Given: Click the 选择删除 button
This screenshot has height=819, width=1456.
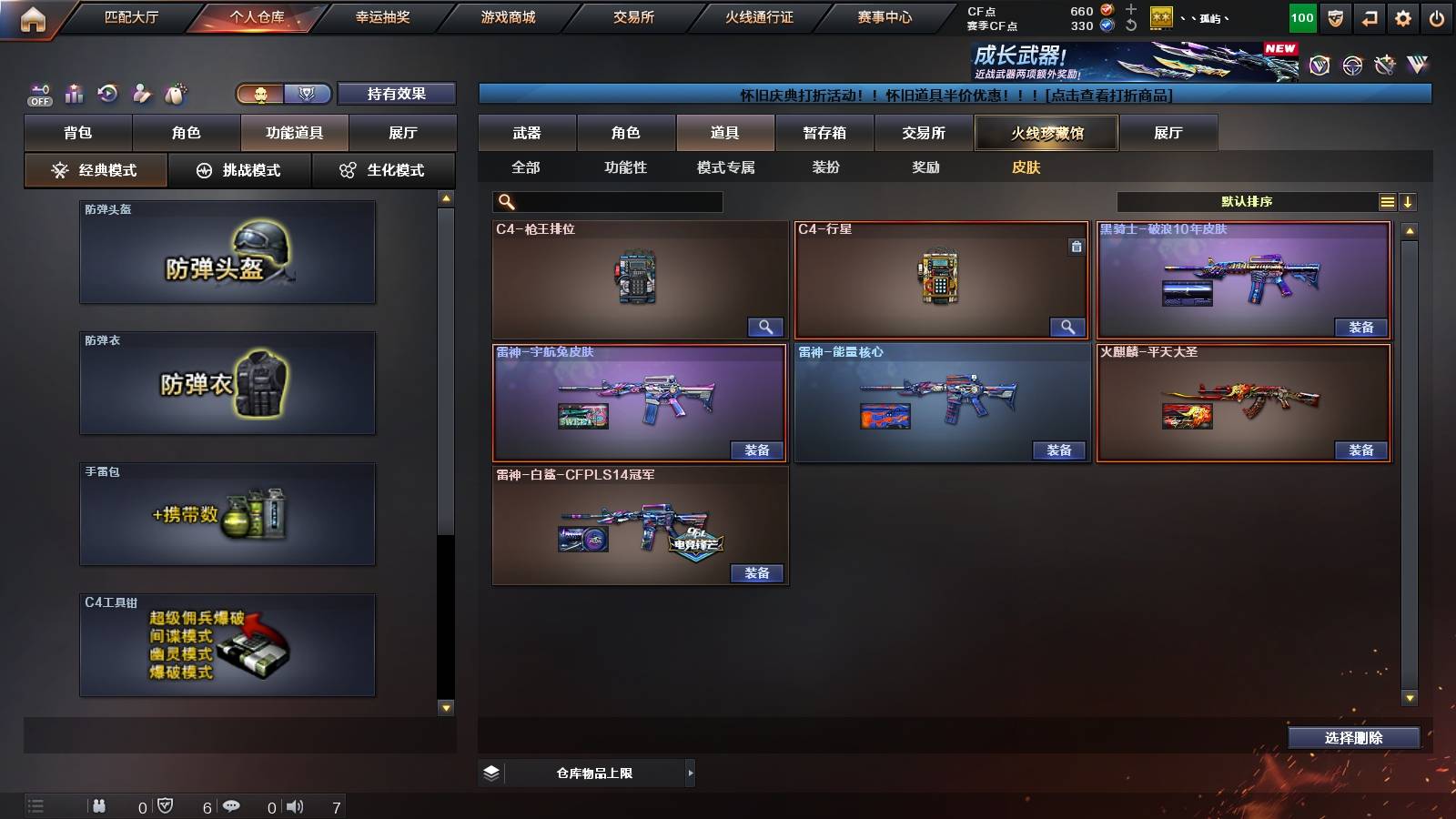Looking at the screenshot, I should click(1353, 737).
